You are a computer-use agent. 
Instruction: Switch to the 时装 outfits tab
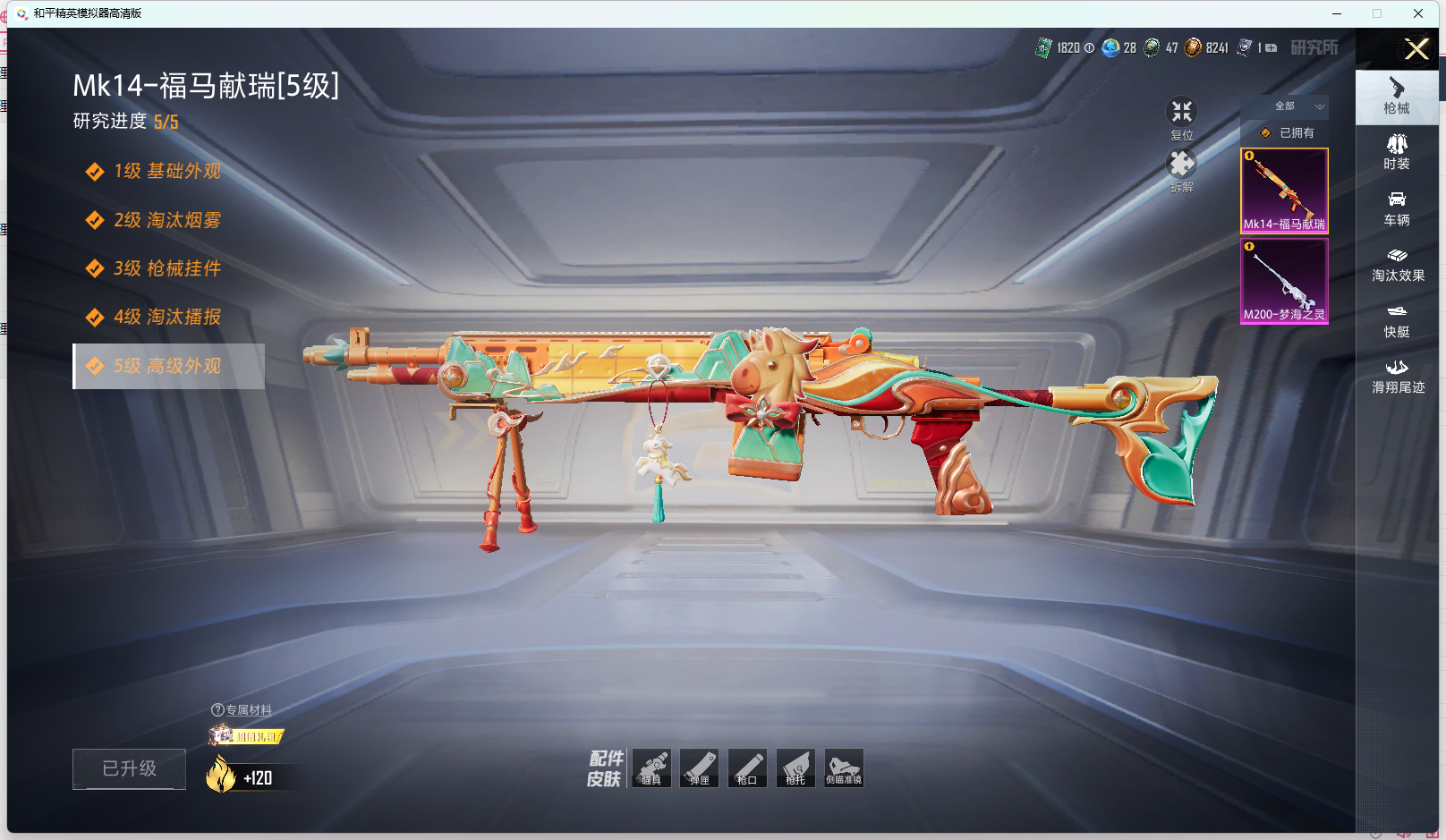pyautogui.click(x=1397, y=151)
